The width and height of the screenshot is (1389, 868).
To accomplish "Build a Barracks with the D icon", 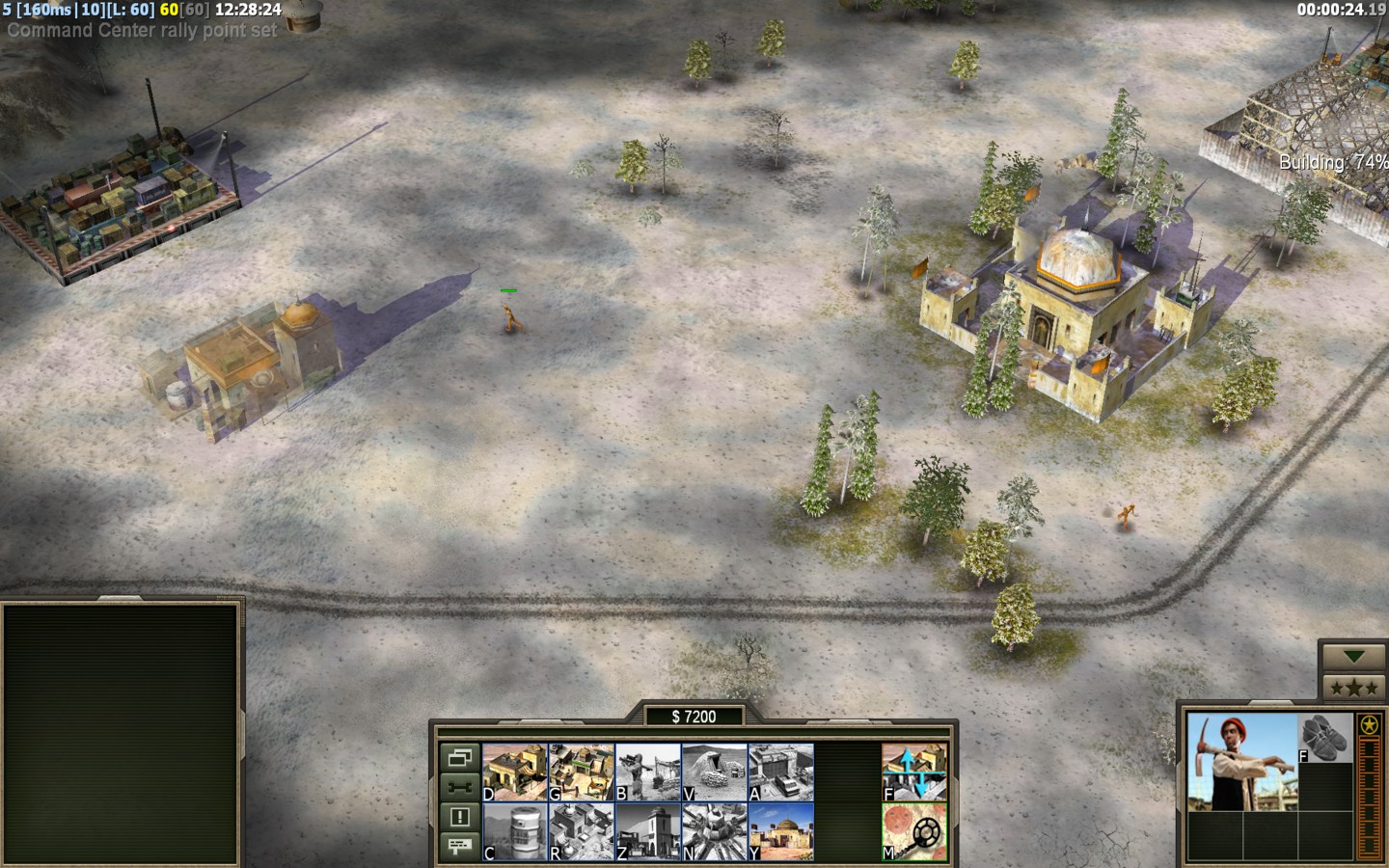I will point(514,772).
